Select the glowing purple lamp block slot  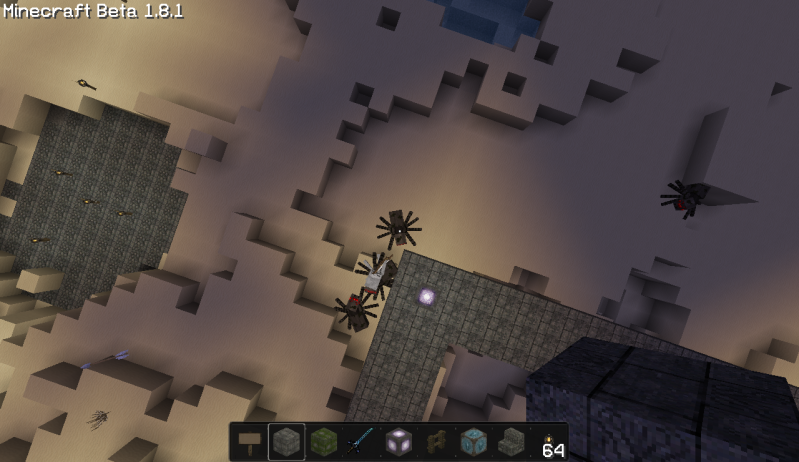398,442
